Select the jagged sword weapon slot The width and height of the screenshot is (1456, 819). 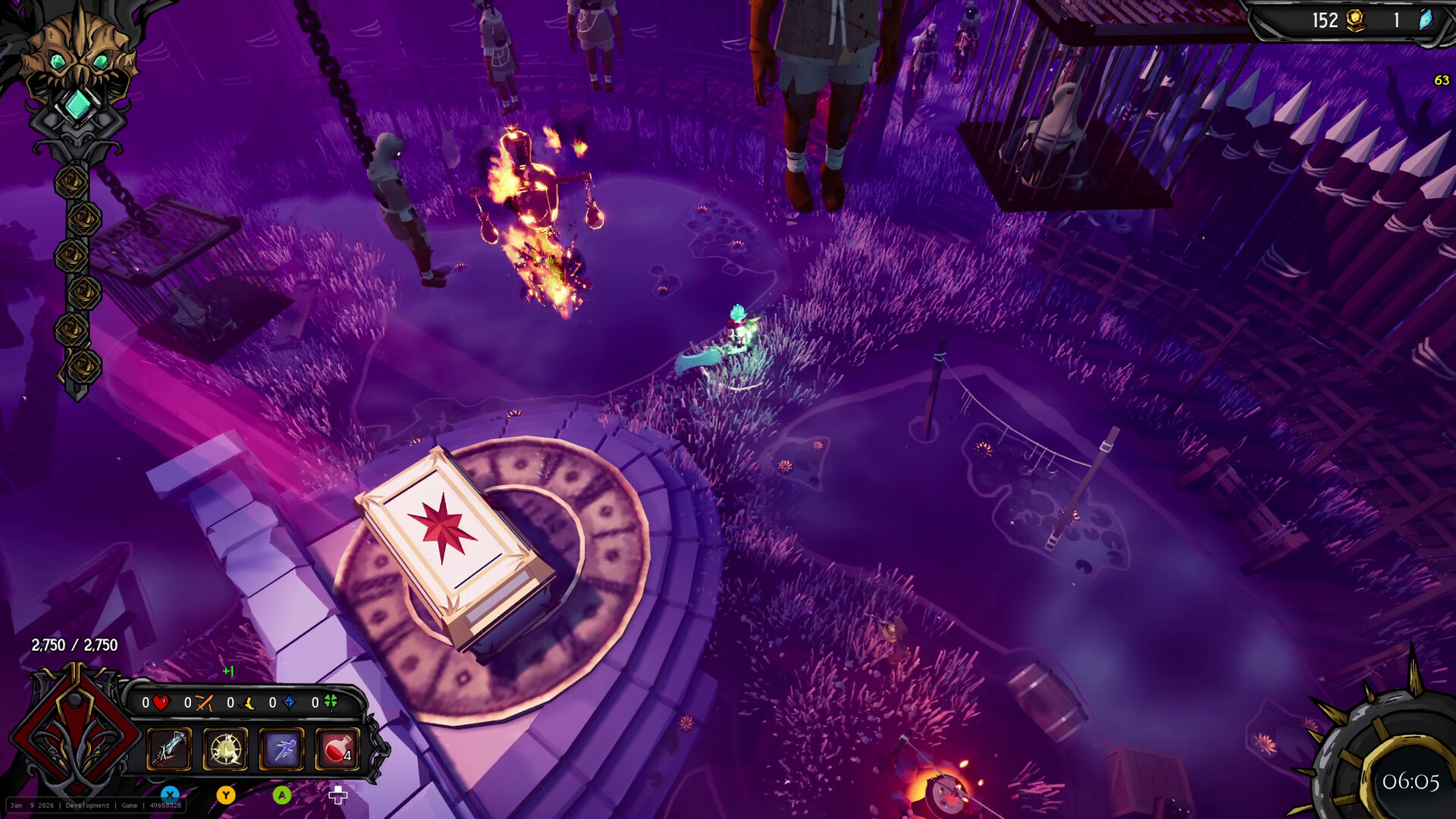point(169,749)
